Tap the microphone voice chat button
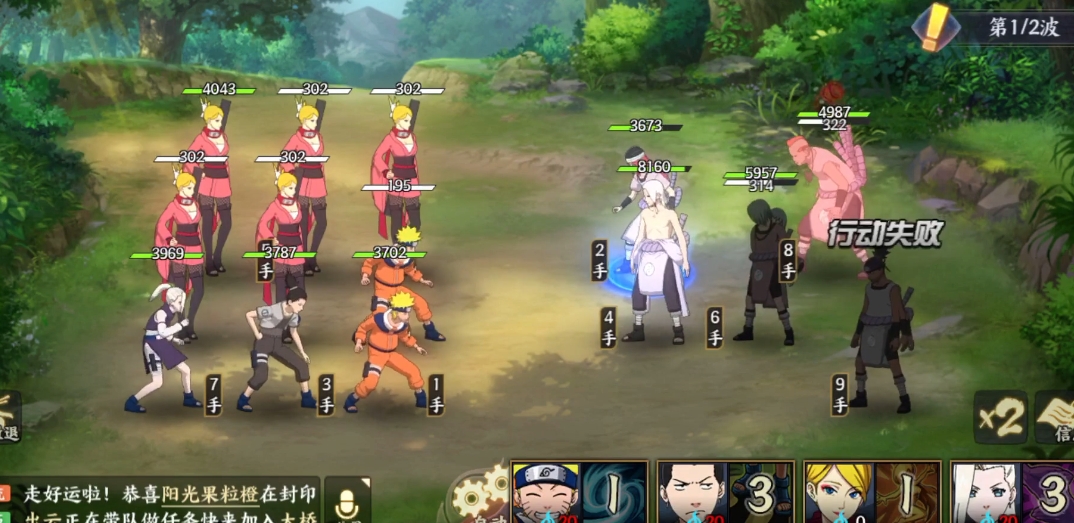 pos(347,500)
